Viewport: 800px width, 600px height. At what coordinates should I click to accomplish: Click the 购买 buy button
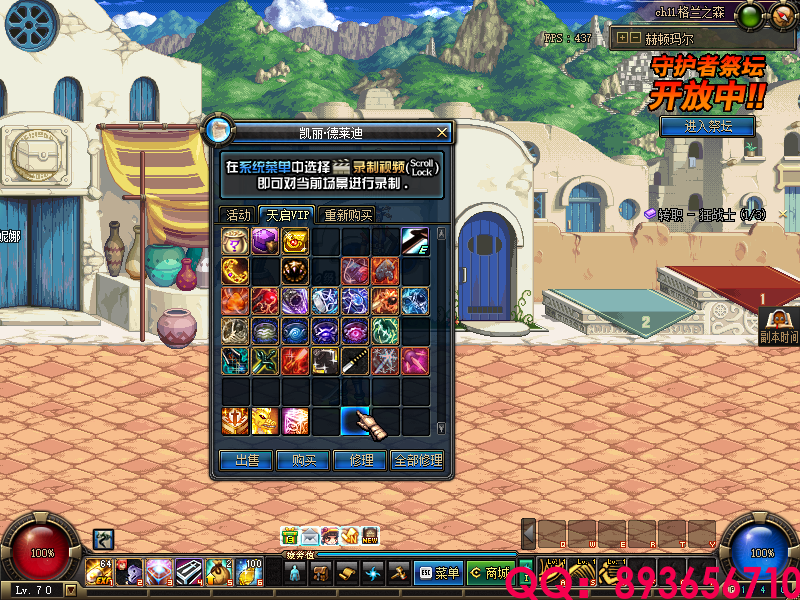(303, 460)
